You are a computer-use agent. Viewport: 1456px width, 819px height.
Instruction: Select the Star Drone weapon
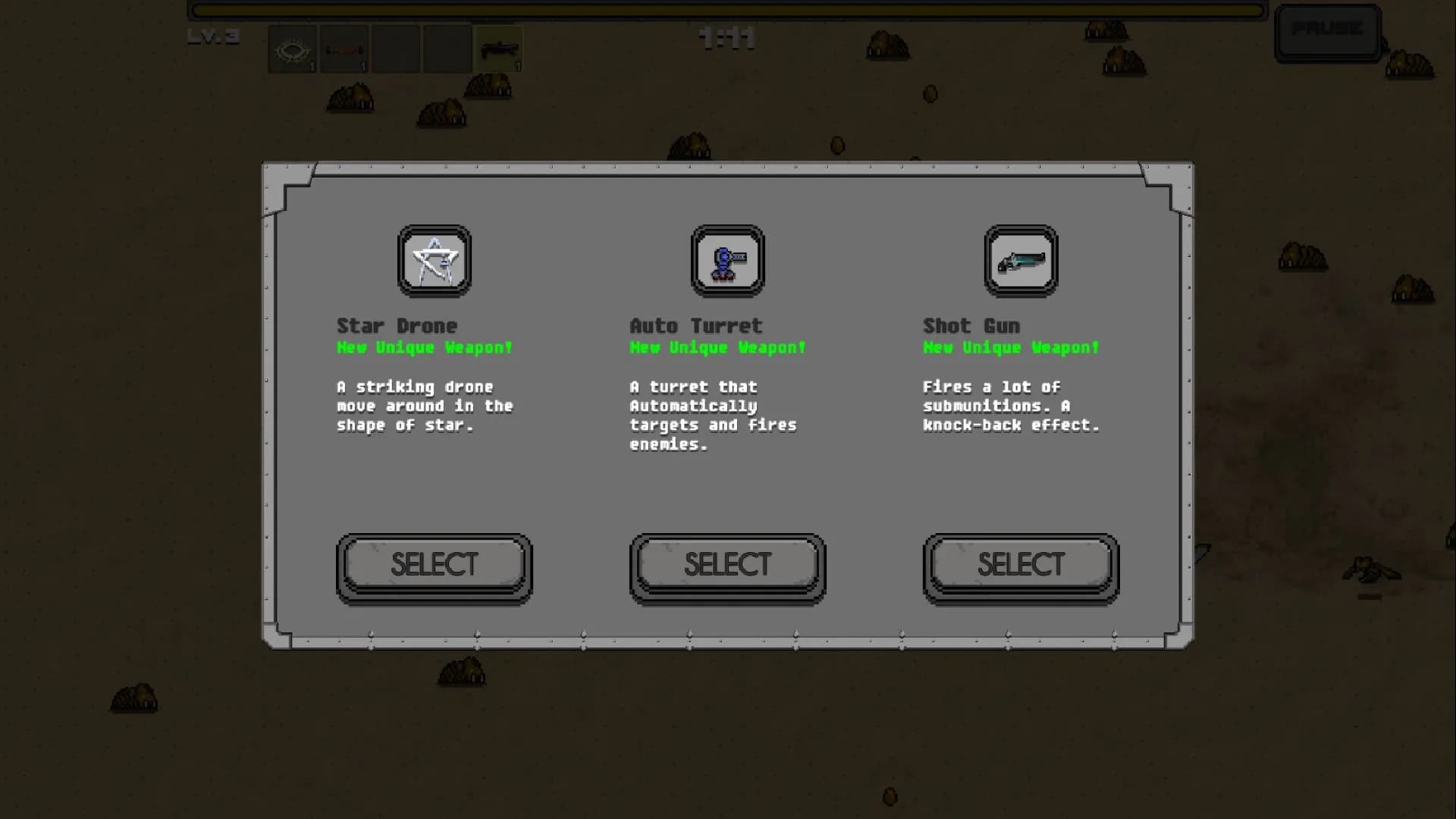(x=434, y=564)
